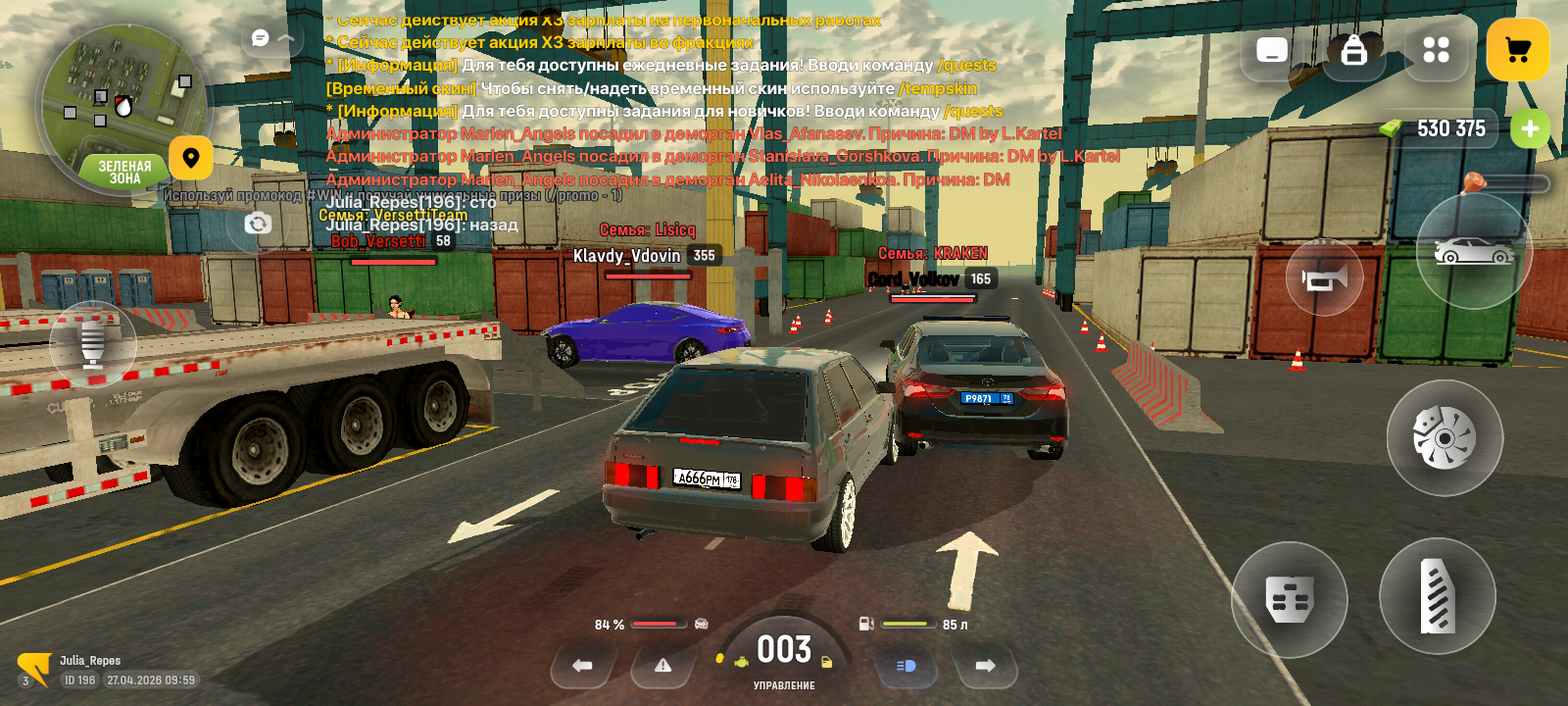Open the chat bubble icon

[x=261, y=38]
